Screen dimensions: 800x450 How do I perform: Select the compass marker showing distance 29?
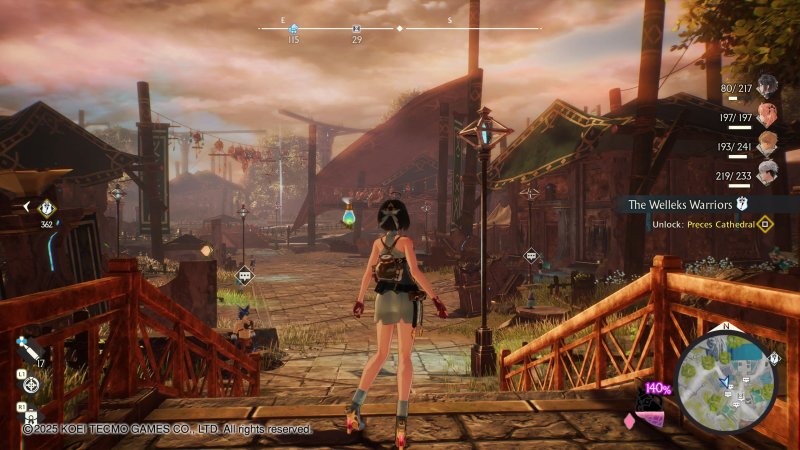(x=357, y=30)
